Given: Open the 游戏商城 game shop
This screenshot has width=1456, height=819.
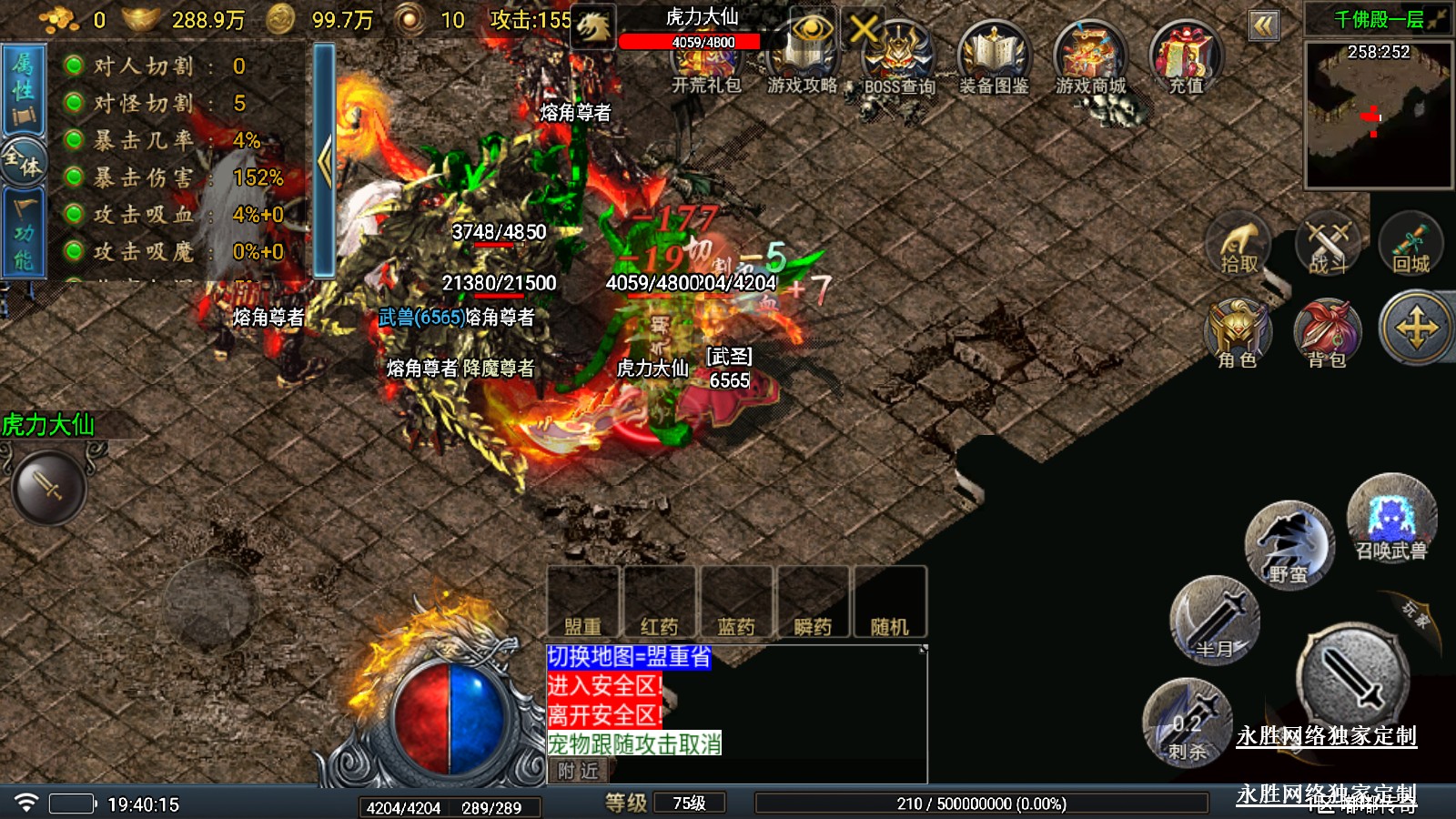Looking at the screenshot, I should (1090, 58).
